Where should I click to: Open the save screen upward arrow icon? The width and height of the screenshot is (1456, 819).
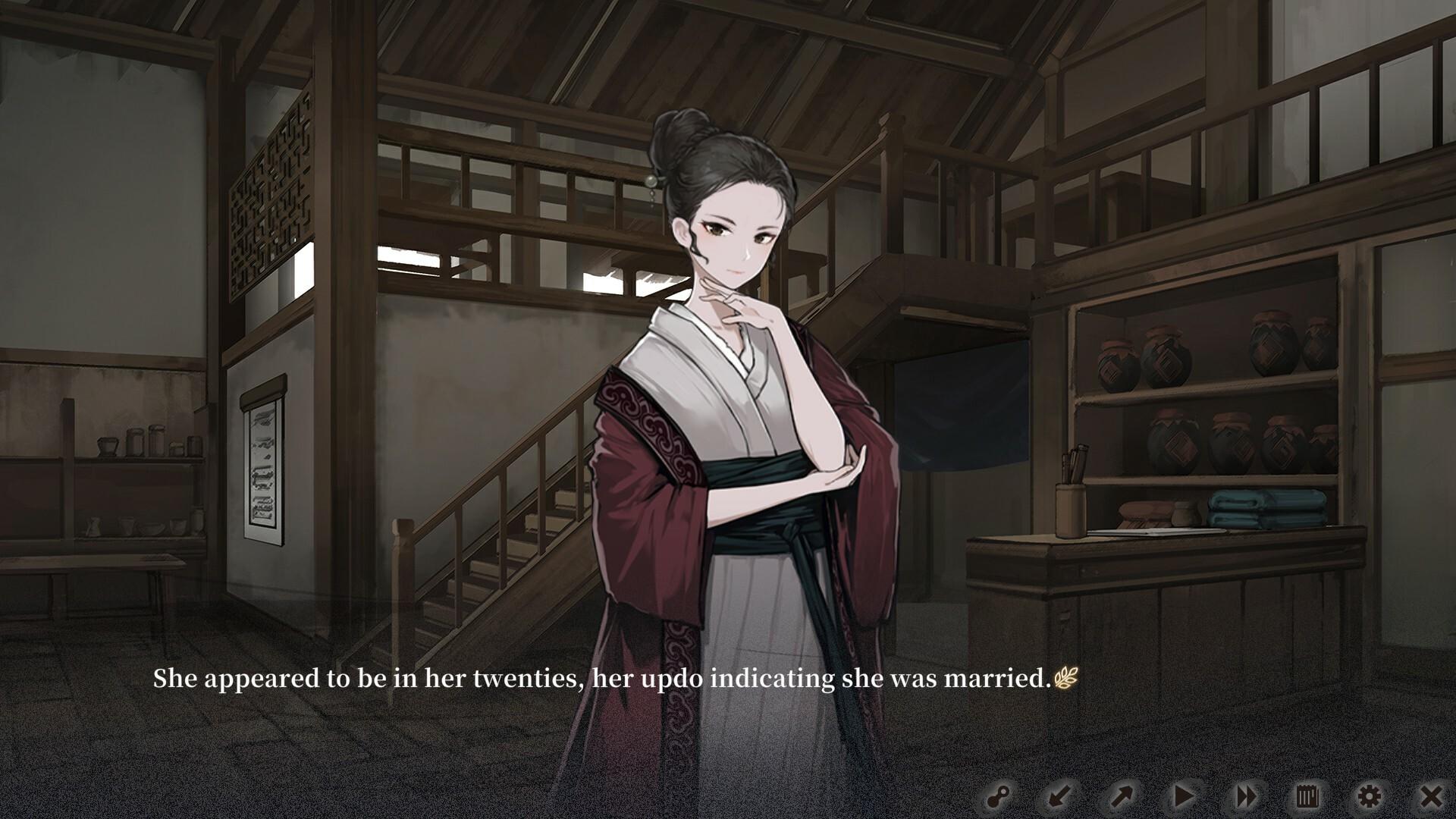coord(1120,796)
